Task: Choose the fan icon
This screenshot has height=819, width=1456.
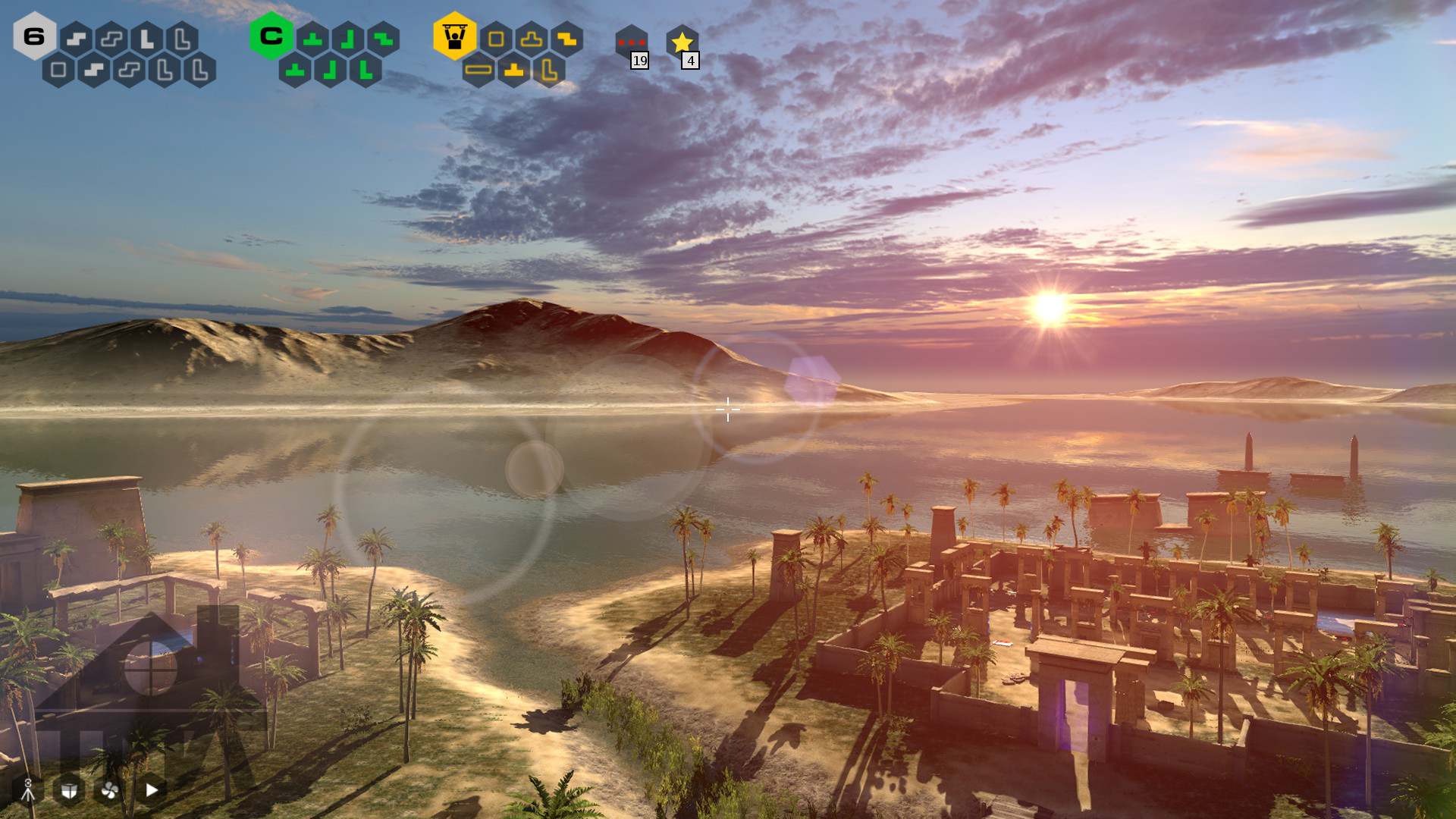Action: coord(110,790)
